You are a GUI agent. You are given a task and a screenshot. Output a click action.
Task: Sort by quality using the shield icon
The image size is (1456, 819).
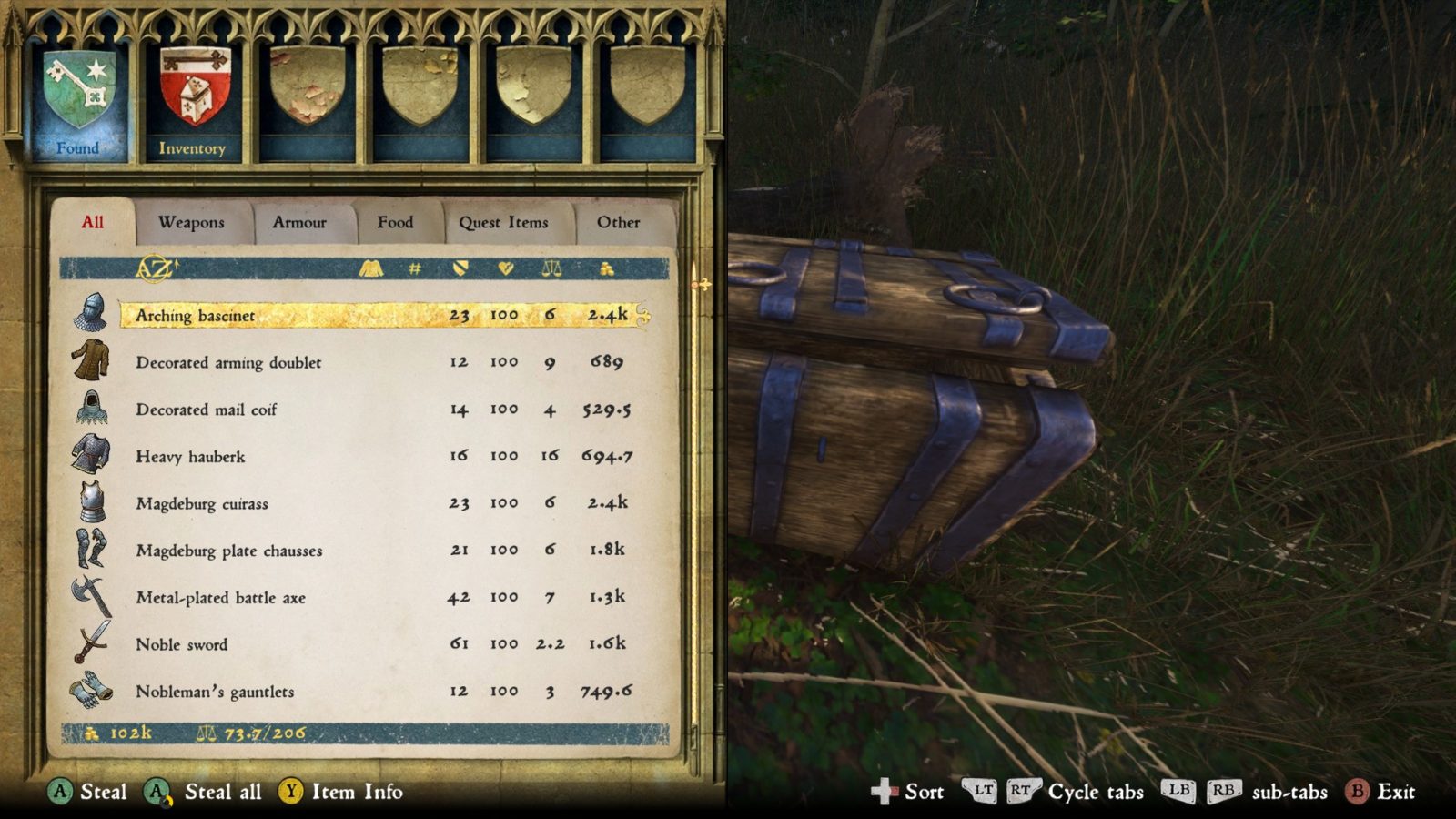[x=460, y=268]
